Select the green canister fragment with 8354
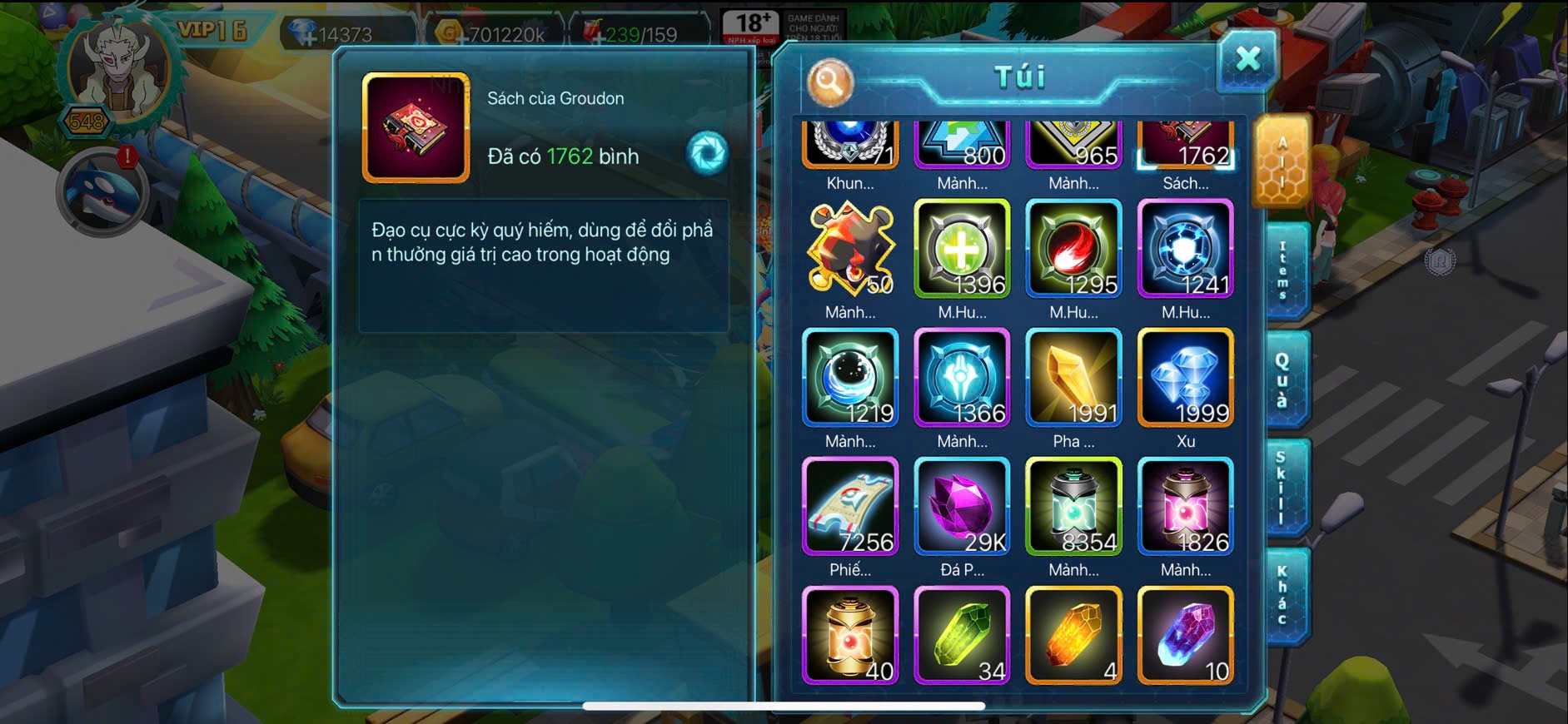Viewport: 1568px width, 724px height. [1073, 507]
